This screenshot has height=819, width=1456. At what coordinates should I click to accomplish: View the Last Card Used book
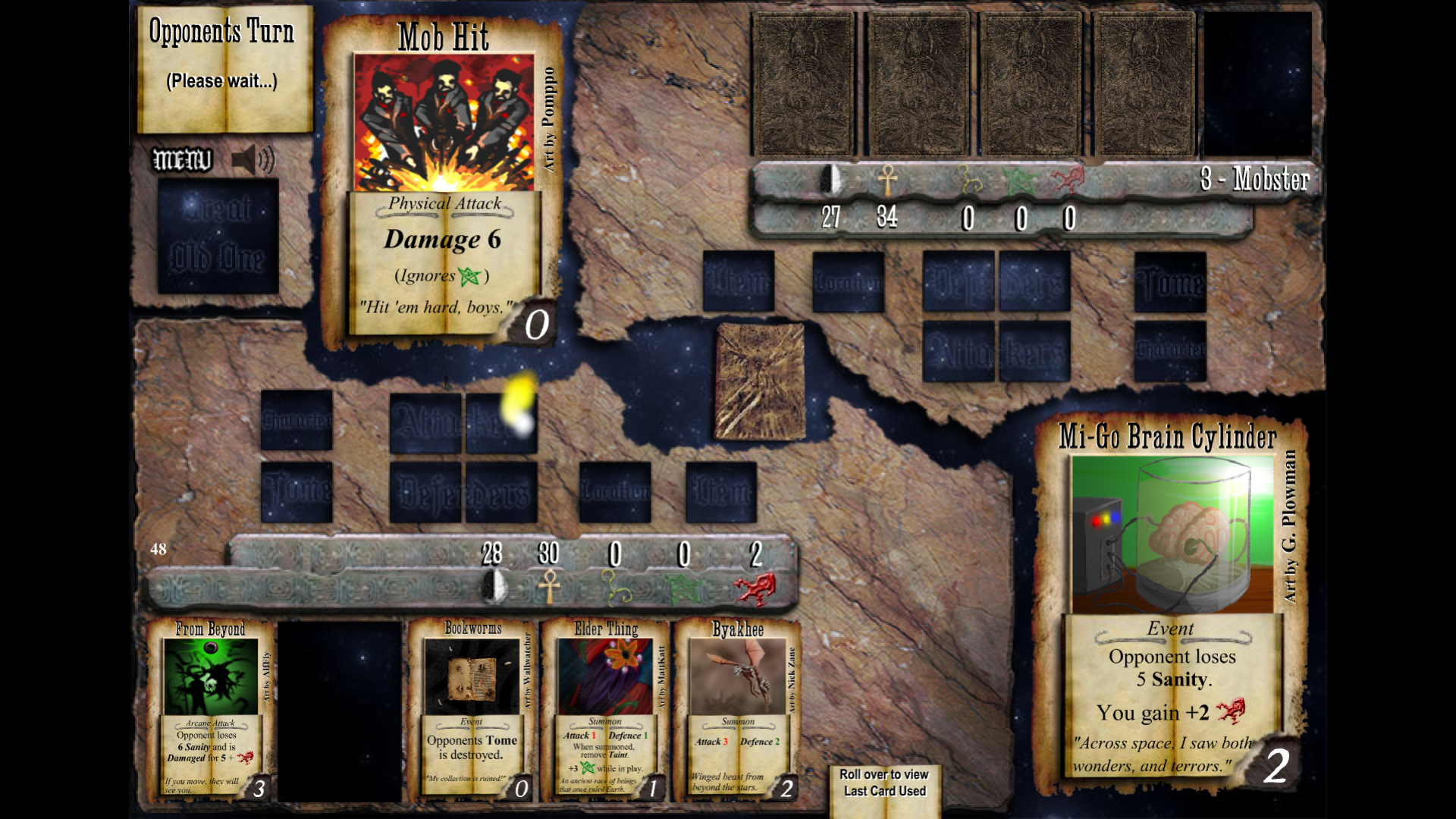point(884,789)
